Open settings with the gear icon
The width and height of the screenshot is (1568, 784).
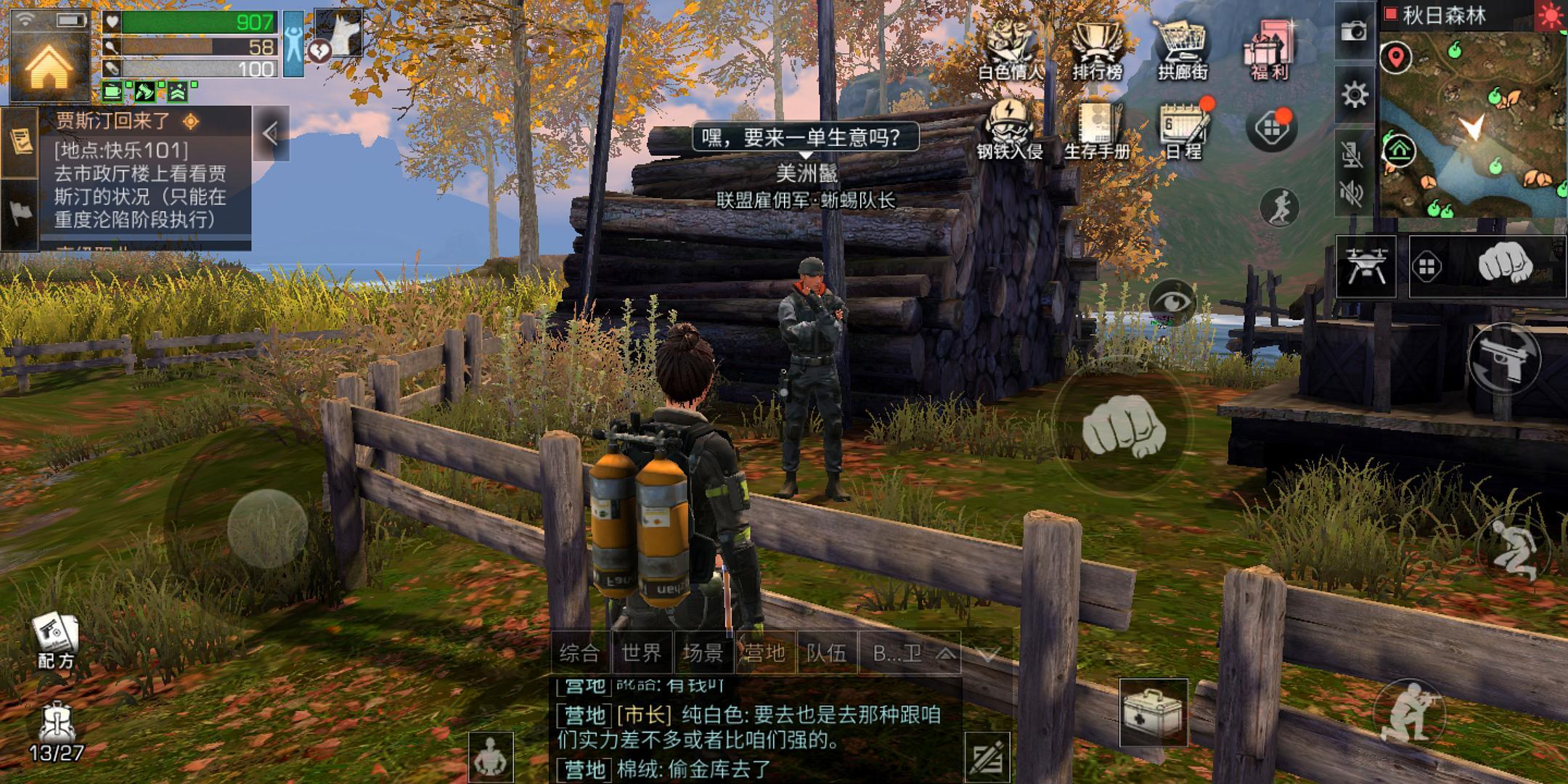coord(1354,95)
